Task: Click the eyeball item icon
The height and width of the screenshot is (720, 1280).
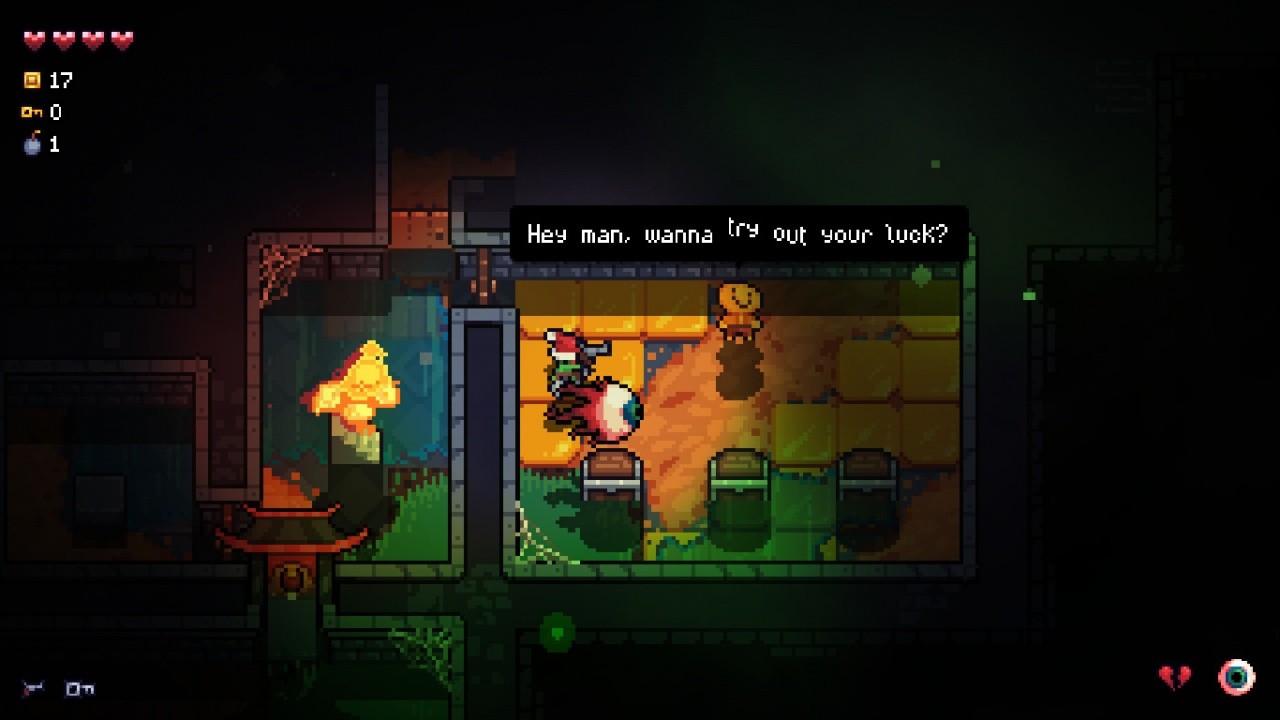Action: [x=1236, y=677]
